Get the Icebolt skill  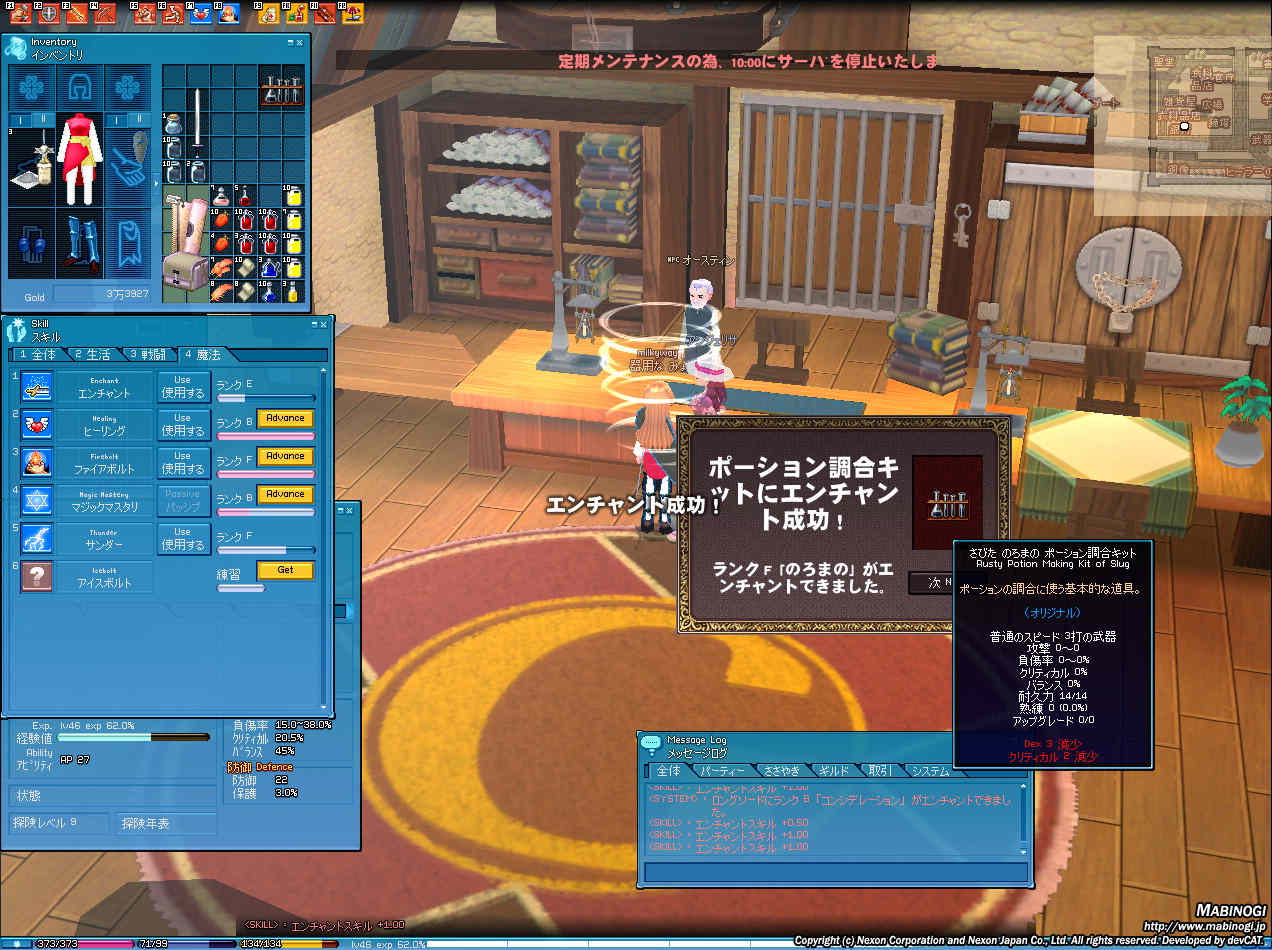click(x=285, y=570)
